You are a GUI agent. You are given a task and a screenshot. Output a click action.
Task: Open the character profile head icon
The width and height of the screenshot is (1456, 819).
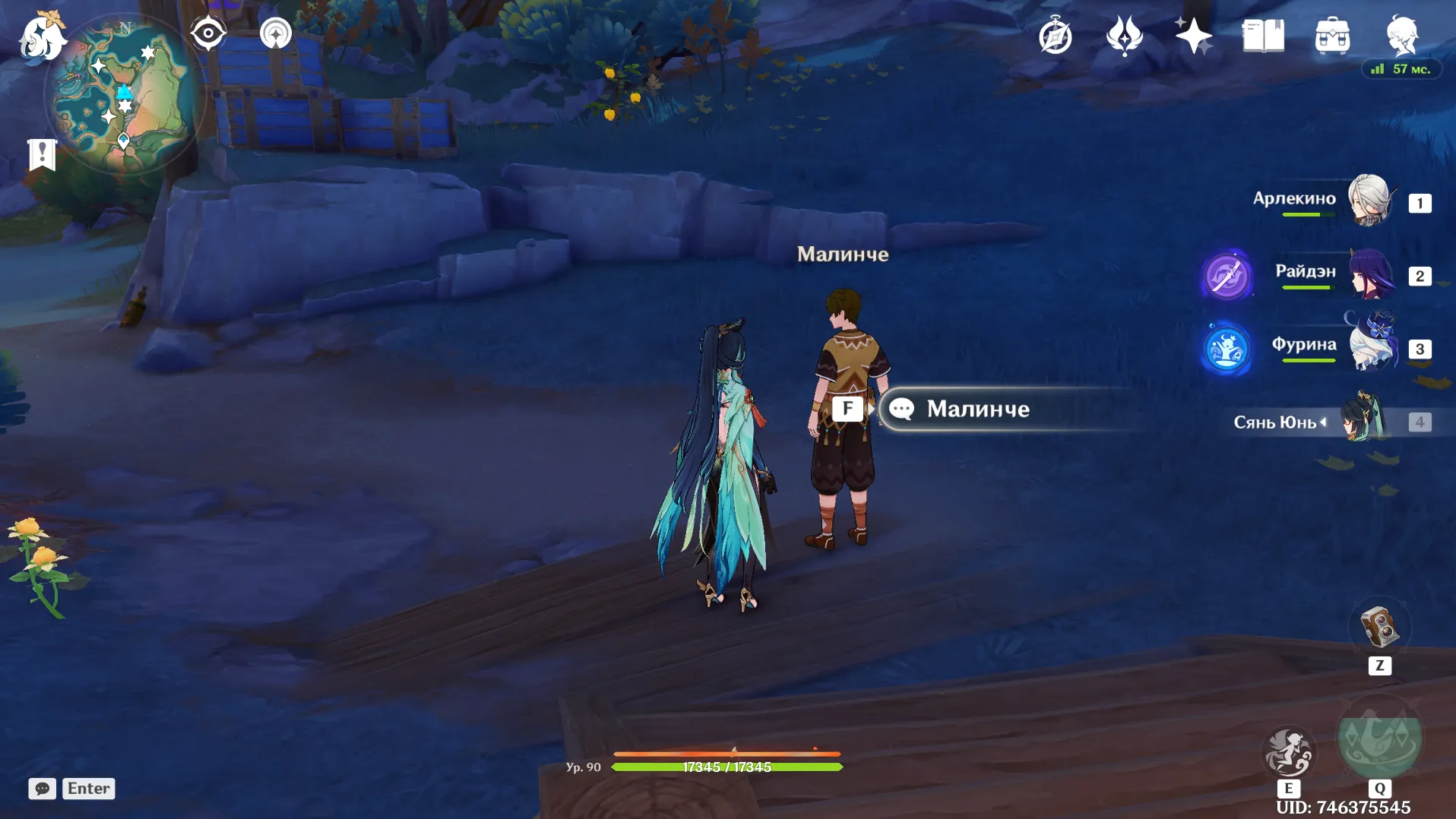point(1402,34)
